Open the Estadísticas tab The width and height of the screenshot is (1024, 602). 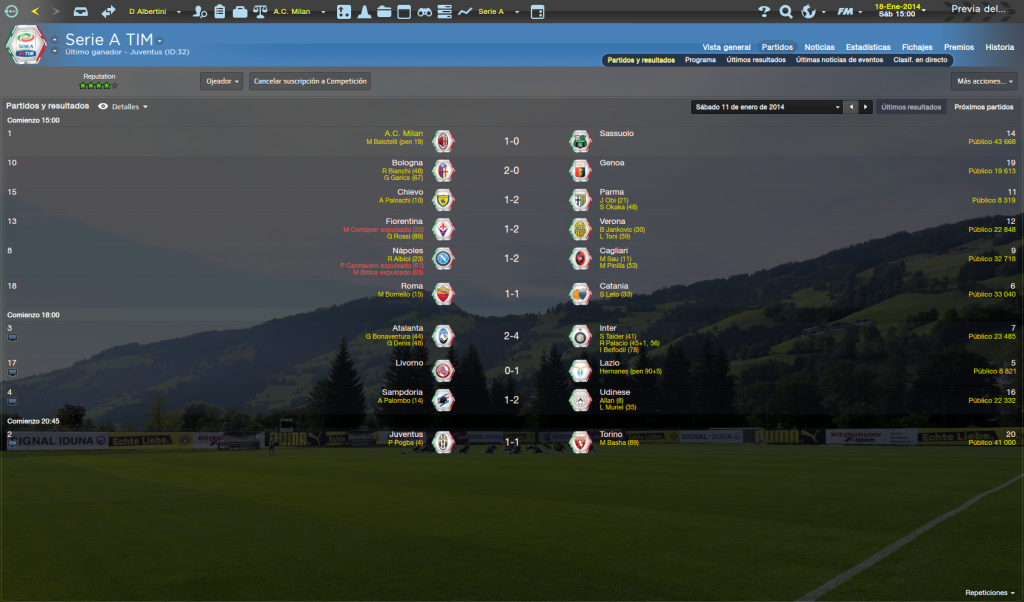(868, 47)
